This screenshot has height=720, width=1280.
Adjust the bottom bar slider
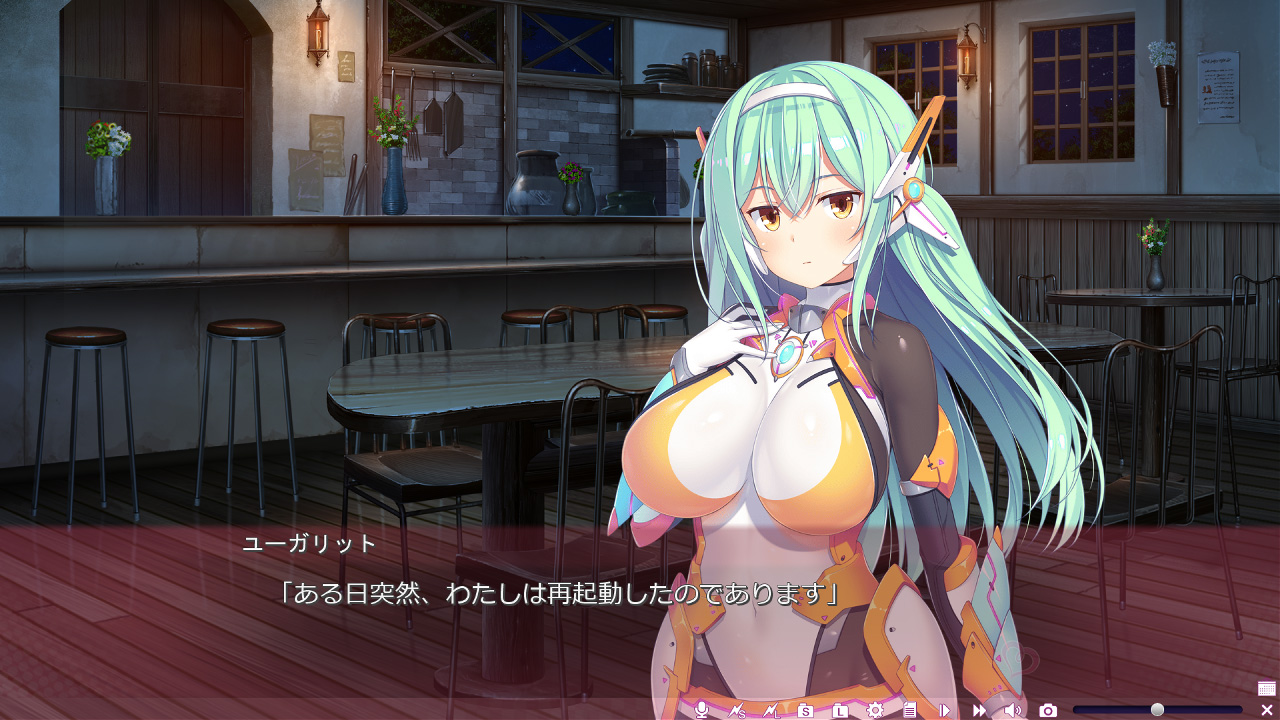1157,710
